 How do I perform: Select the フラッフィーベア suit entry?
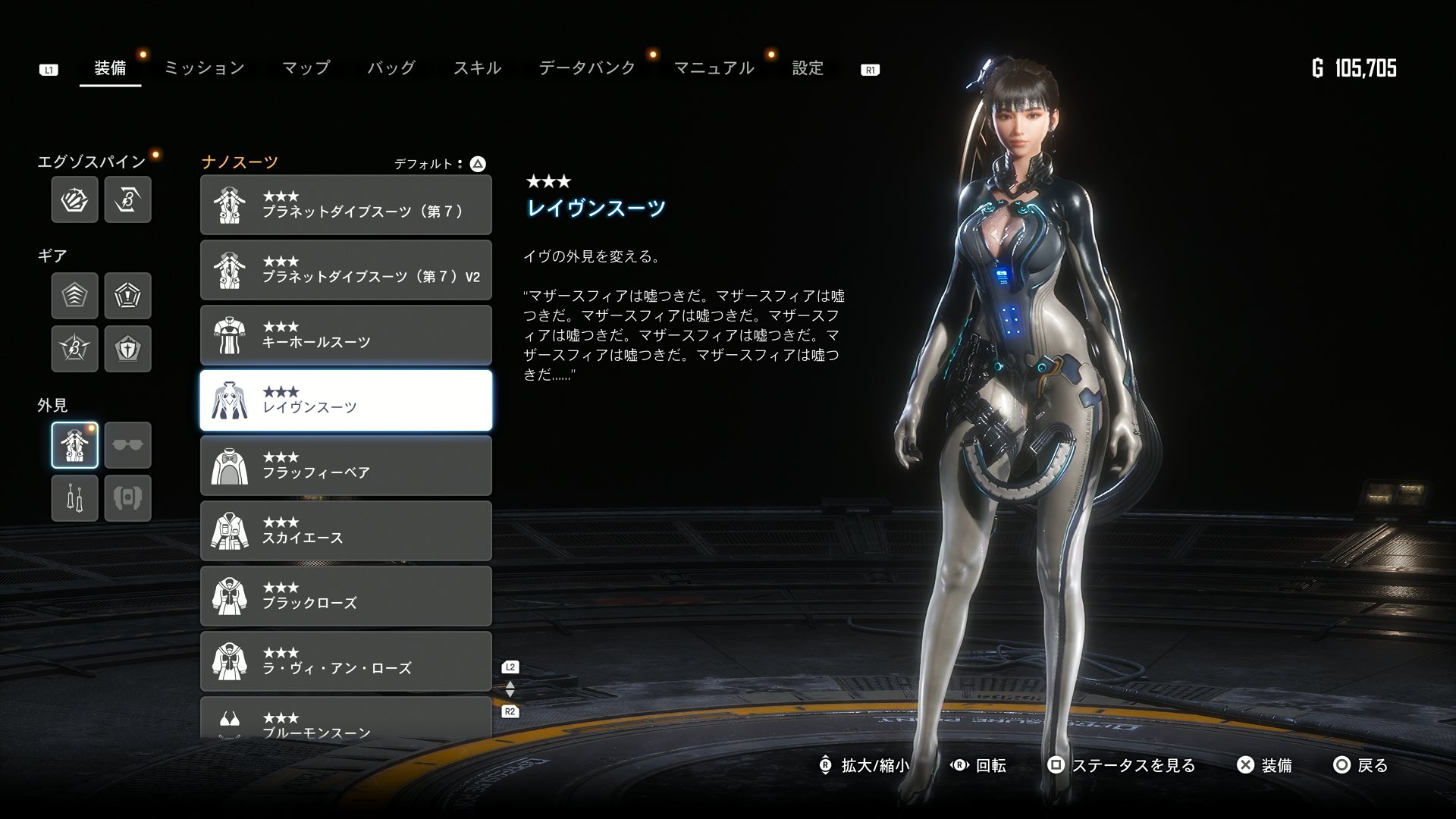[x=346, y=465]
